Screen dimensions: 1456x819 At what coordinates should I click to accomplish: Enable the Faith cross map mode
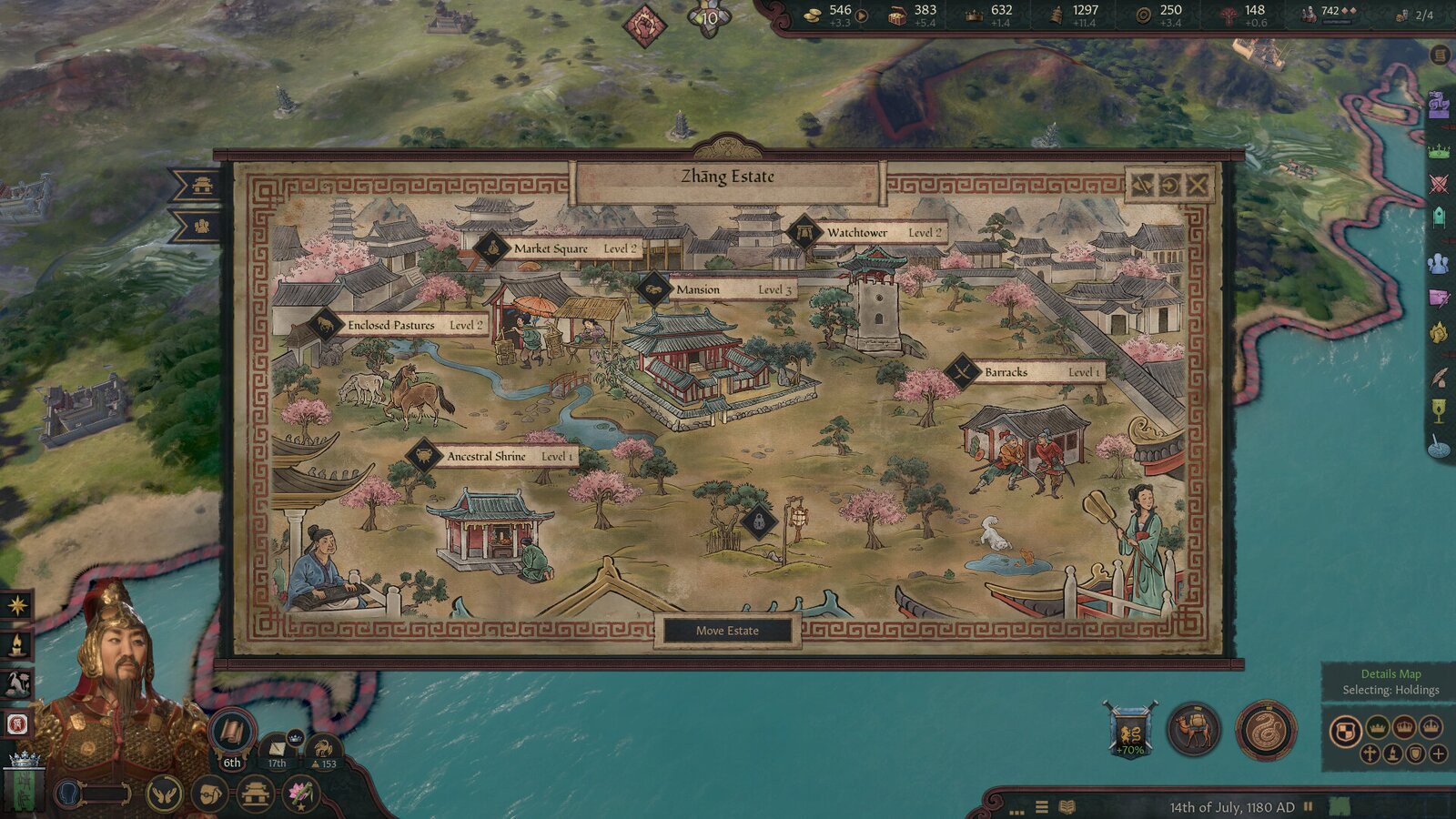[1370, 753]
